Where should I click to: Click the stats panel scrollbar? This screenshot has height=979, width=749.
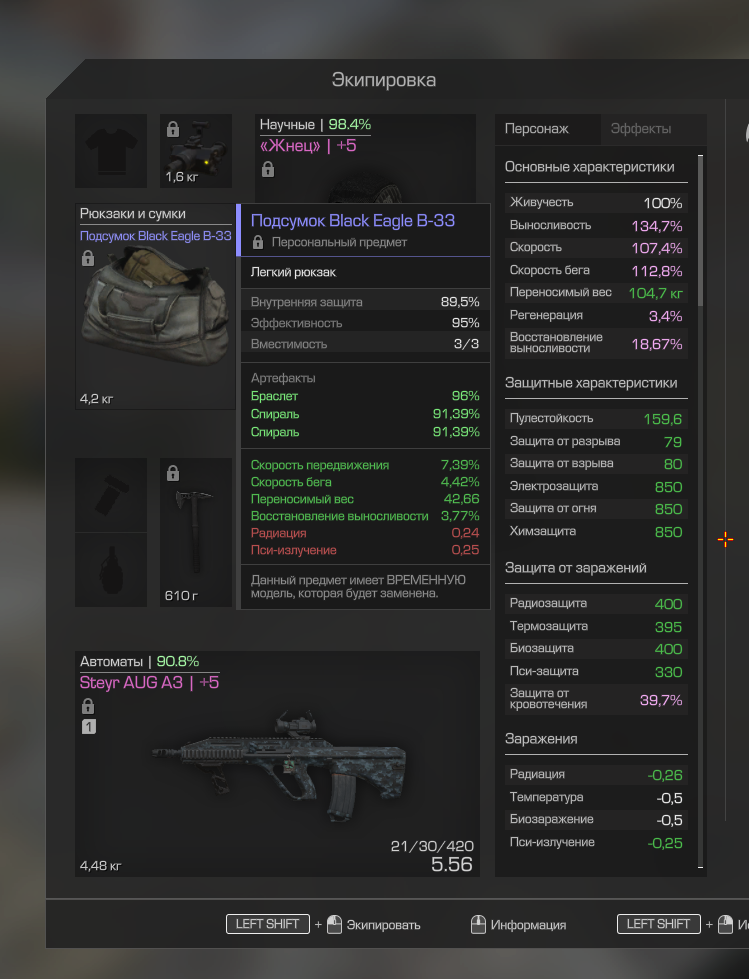pos(700,230)
